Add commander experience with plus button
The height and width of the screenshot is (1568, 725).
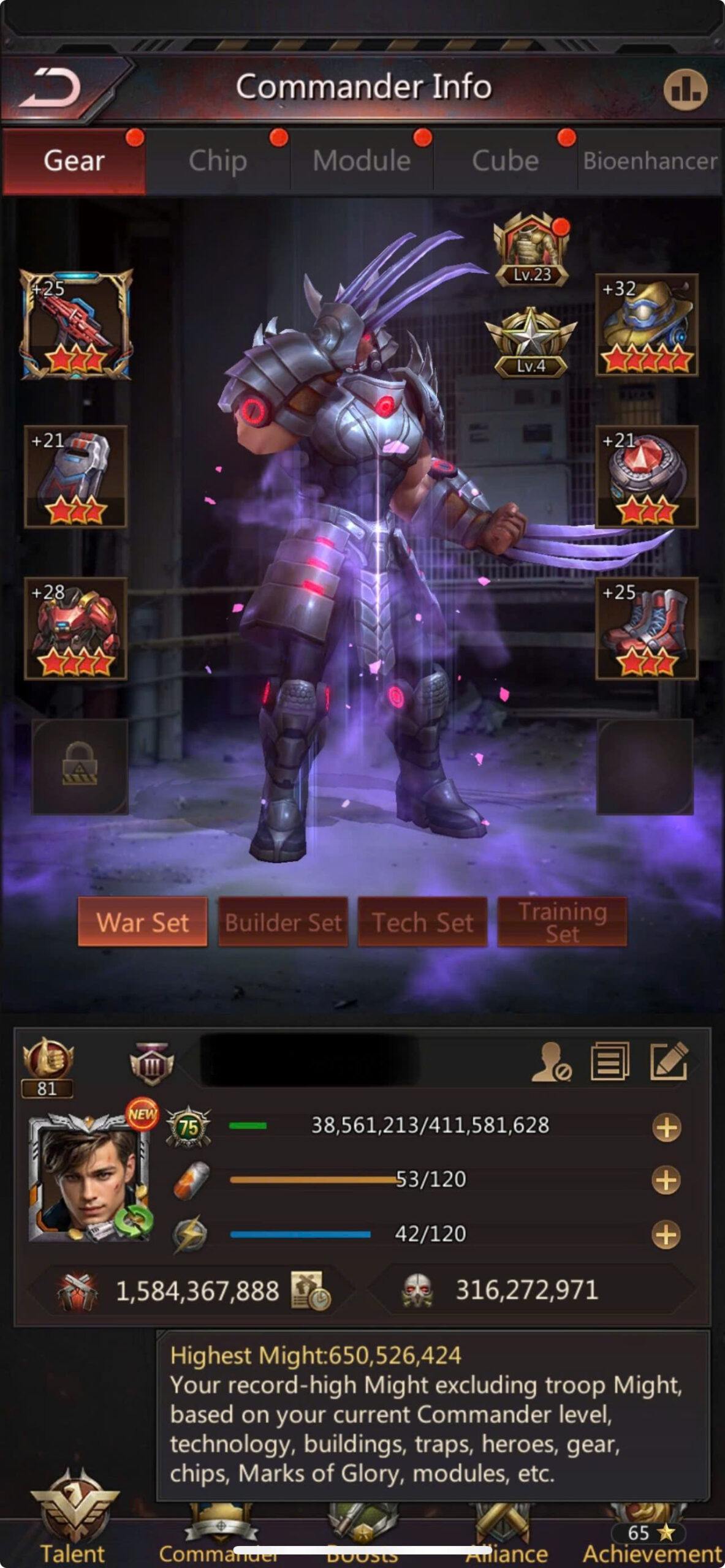pos(666,1128)
